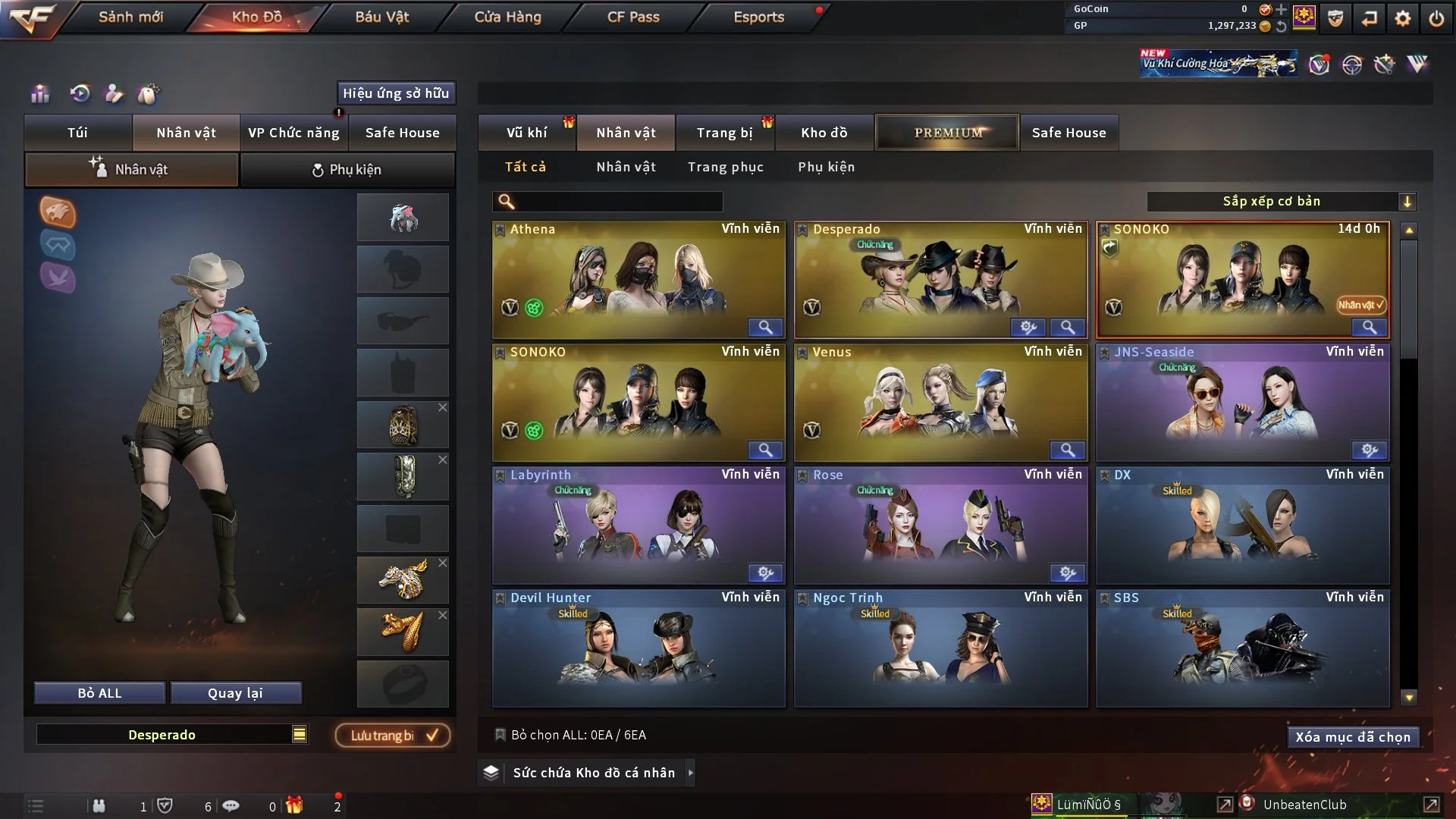This screenshot has width=1456, height=819.
Task: Click the replay/restore icon near top-left
Action: [x=78, y=94]
